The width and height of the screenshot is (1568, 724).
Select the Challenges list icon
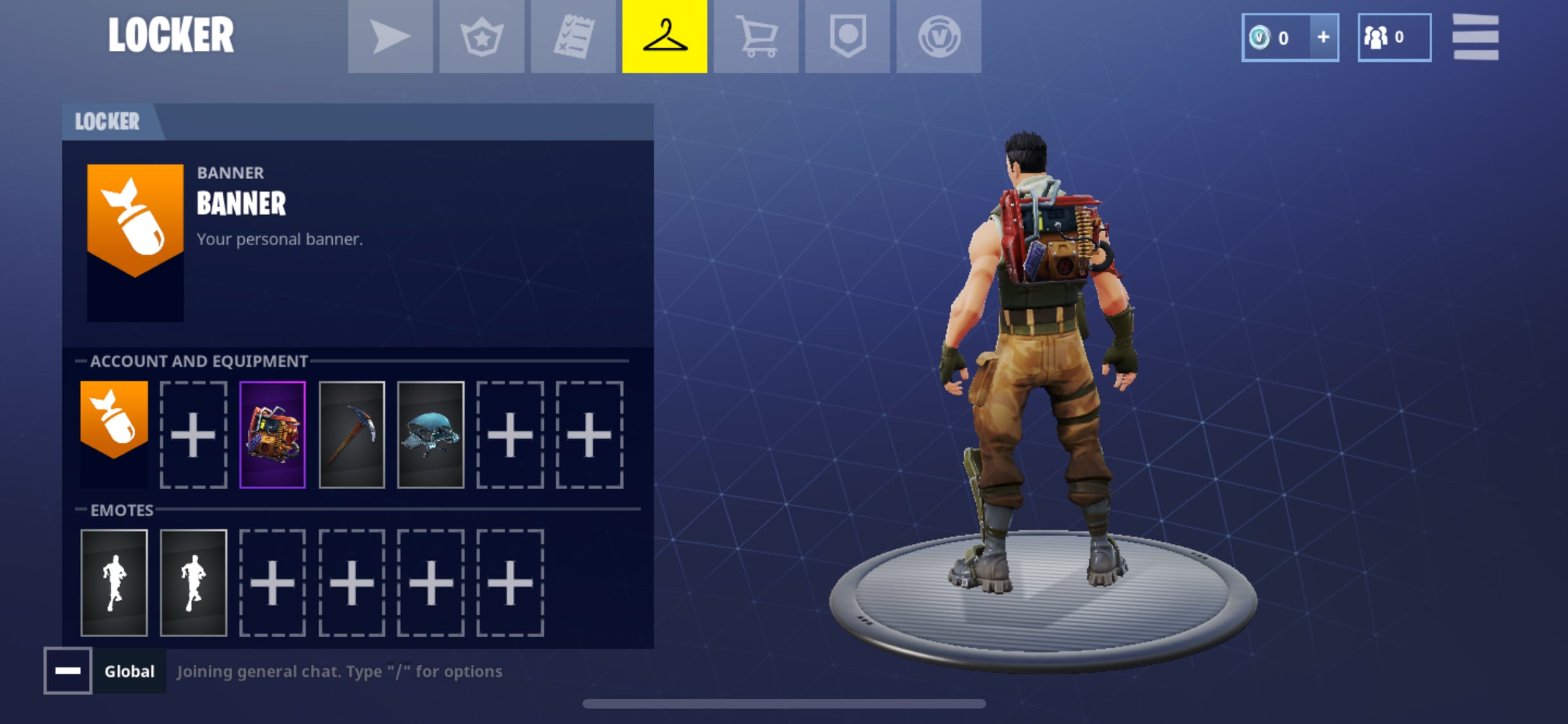click(573, 37)
